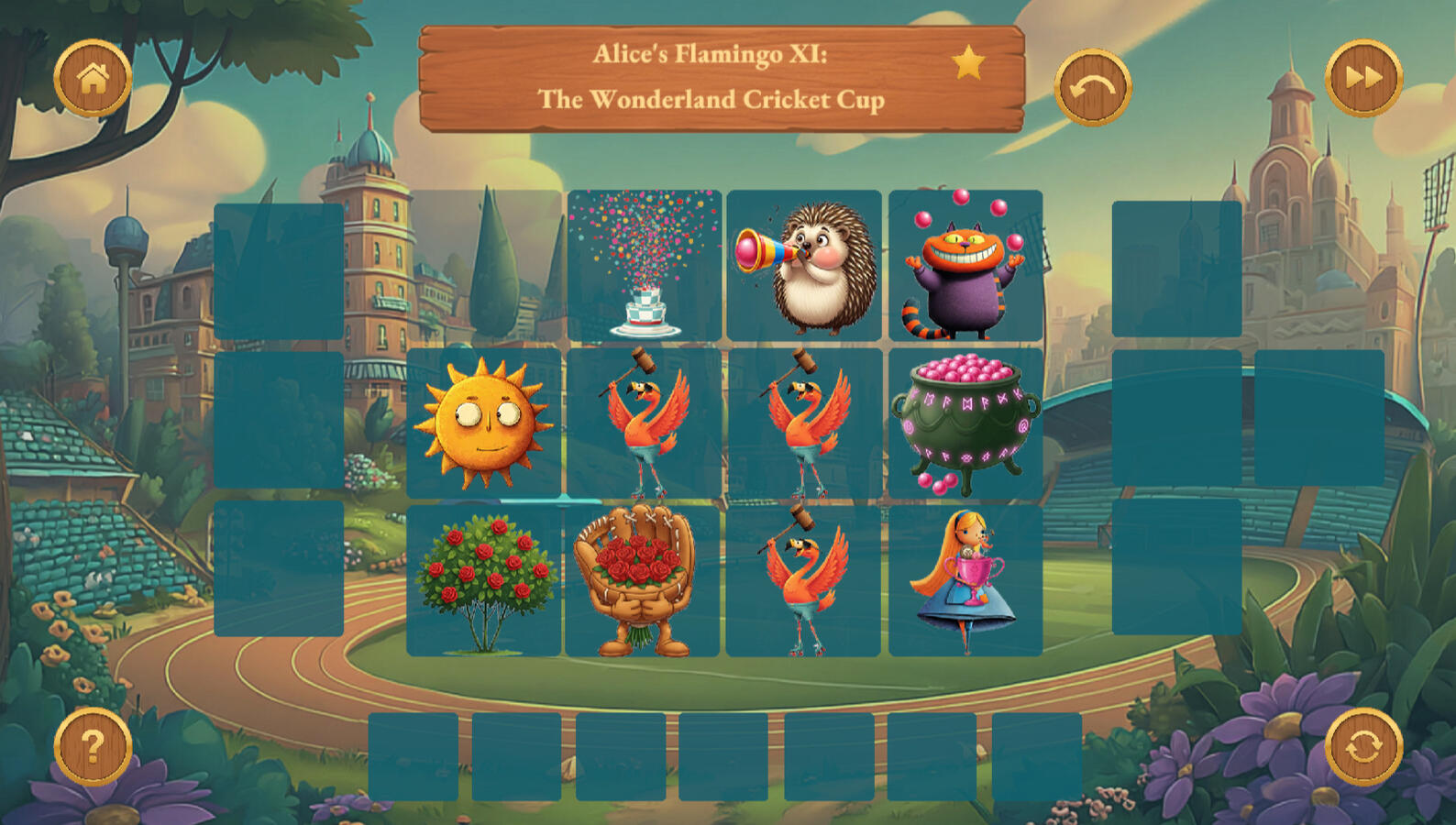
Task: Choose the juggling Cheshire cat tile
Action: coord(965,266)
